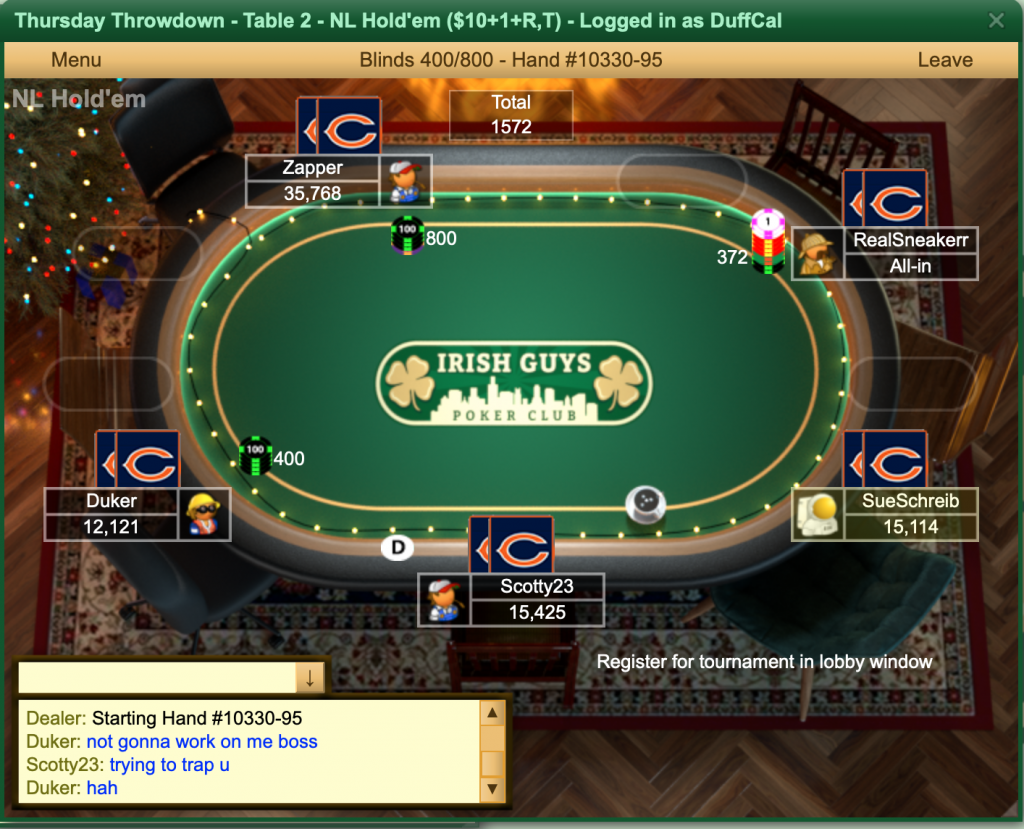Click RealSneakerr's detective avatar icon

point(818,254)
